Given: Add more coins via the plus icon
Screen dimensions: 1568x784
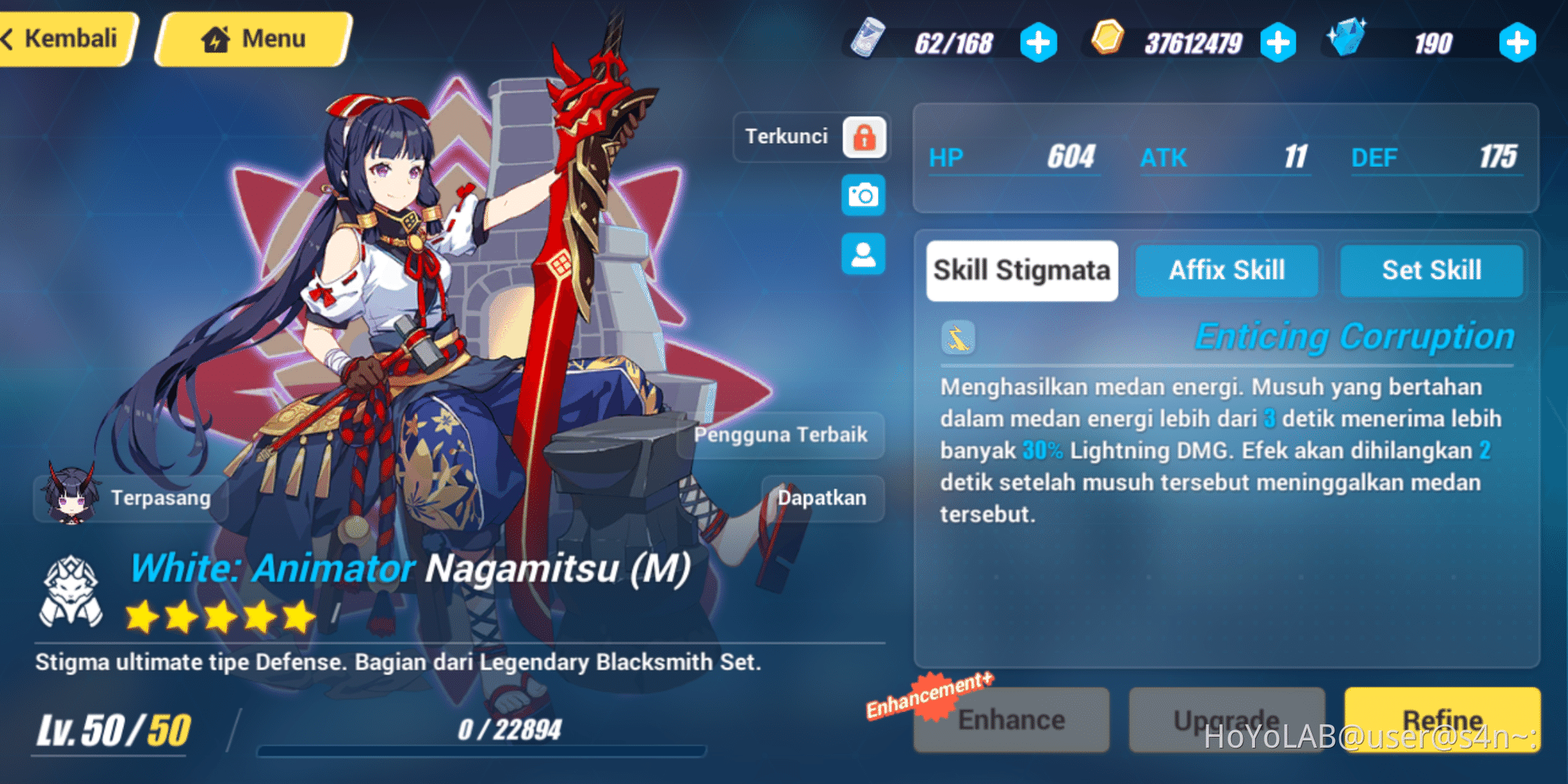Looking at the screenshot, I should (x=1278, y=43).
